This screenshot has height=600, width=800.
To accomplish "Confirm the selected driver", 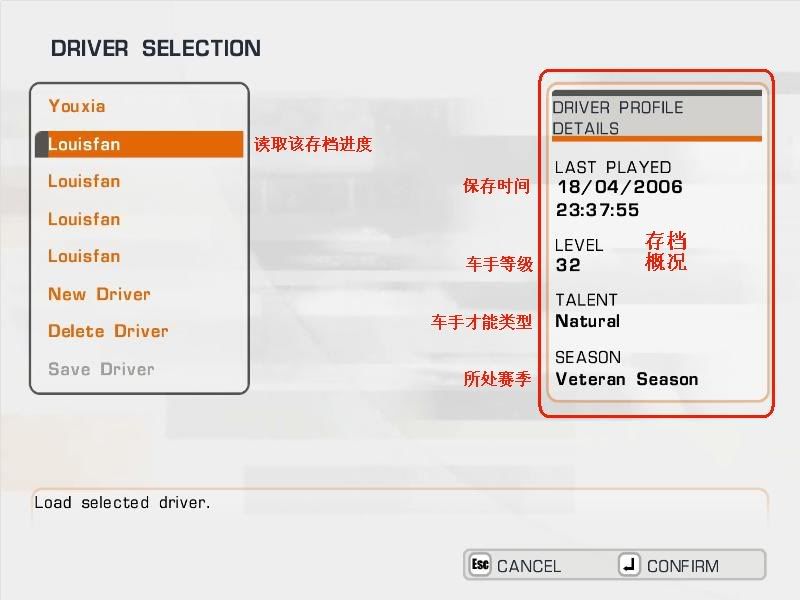I will (669, 566).
